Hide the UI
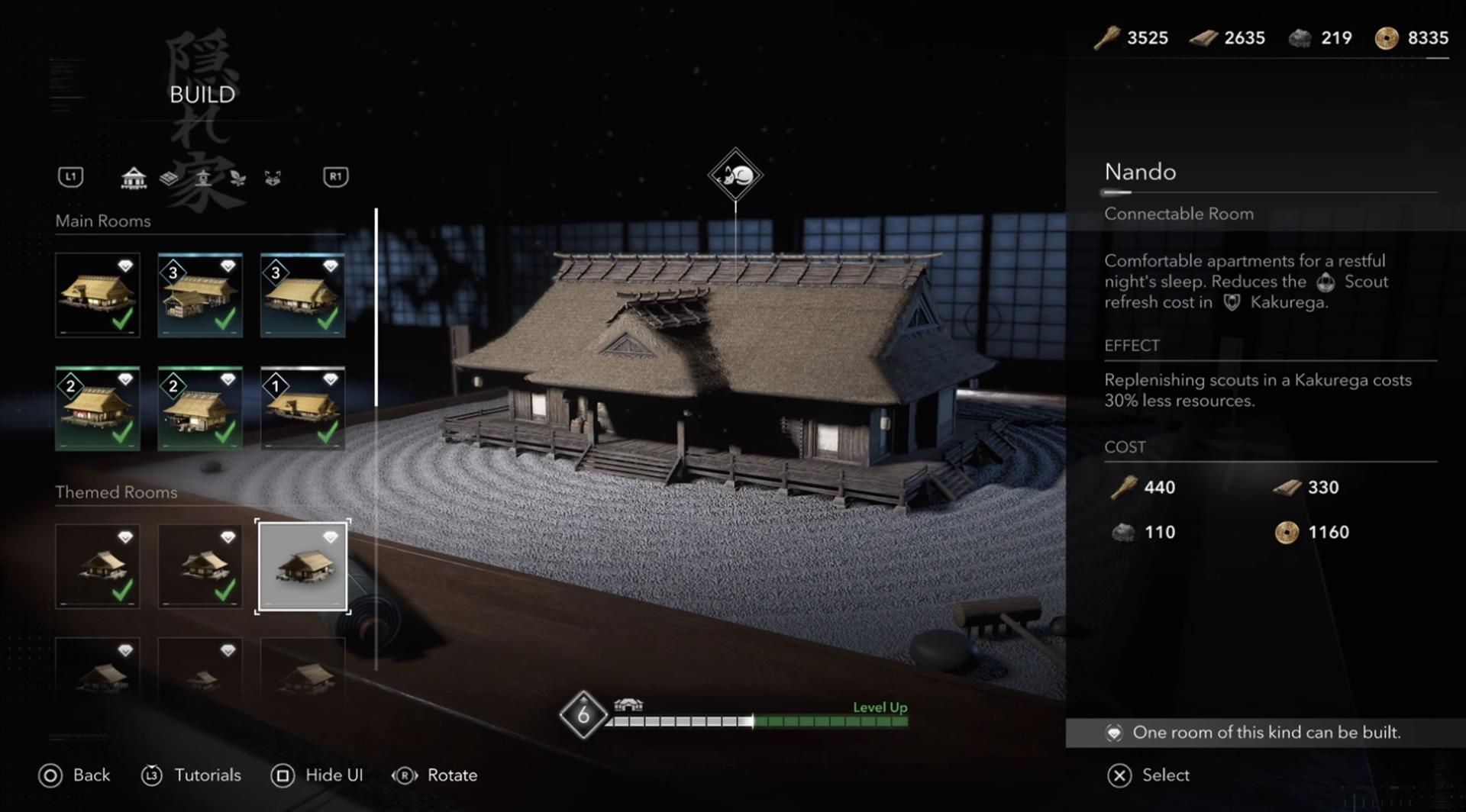The height and width of the screenshot is (812, 1466). 317,775
